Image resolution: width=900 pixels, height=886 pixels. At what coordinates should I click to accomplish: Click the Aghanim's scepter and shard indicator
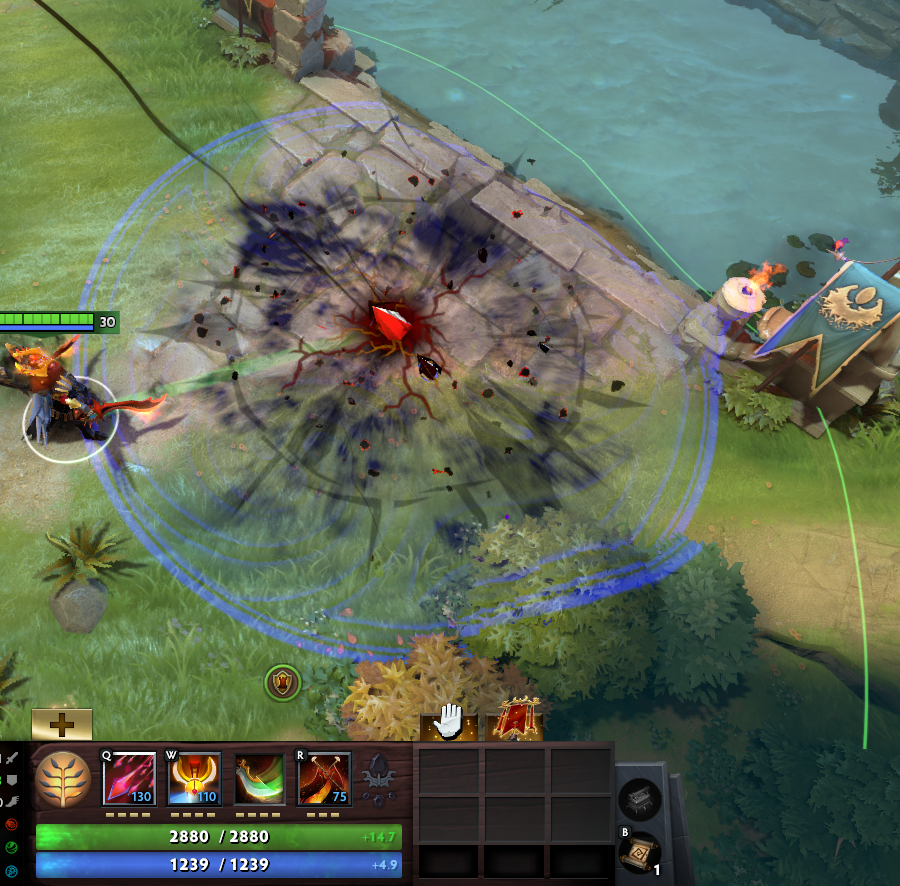381,778
